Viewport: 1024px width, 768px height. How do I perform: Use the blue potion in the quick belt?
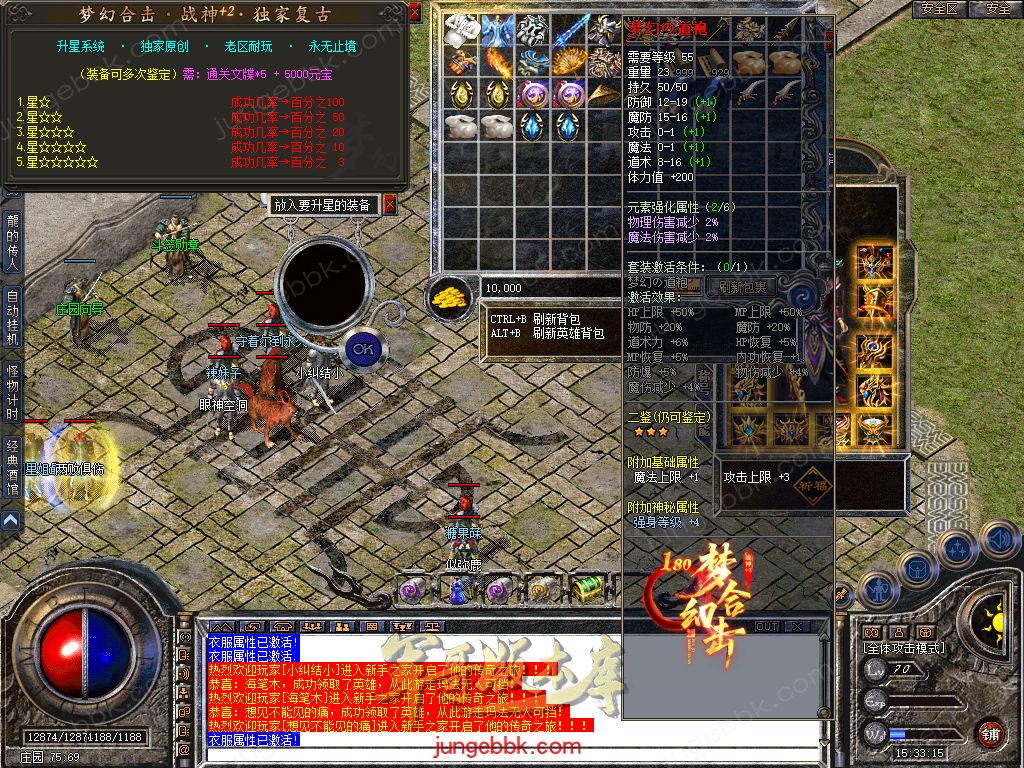coord(455,590)
